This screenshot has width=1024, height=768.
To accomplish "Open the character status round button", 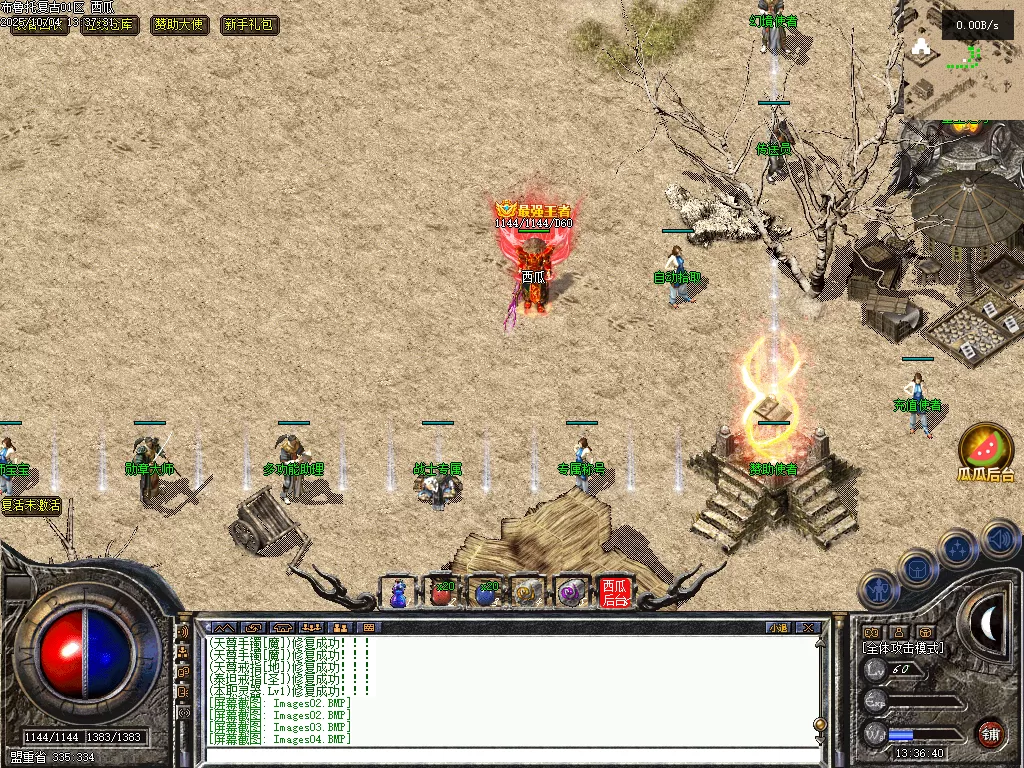I will [x=878, y=591].
